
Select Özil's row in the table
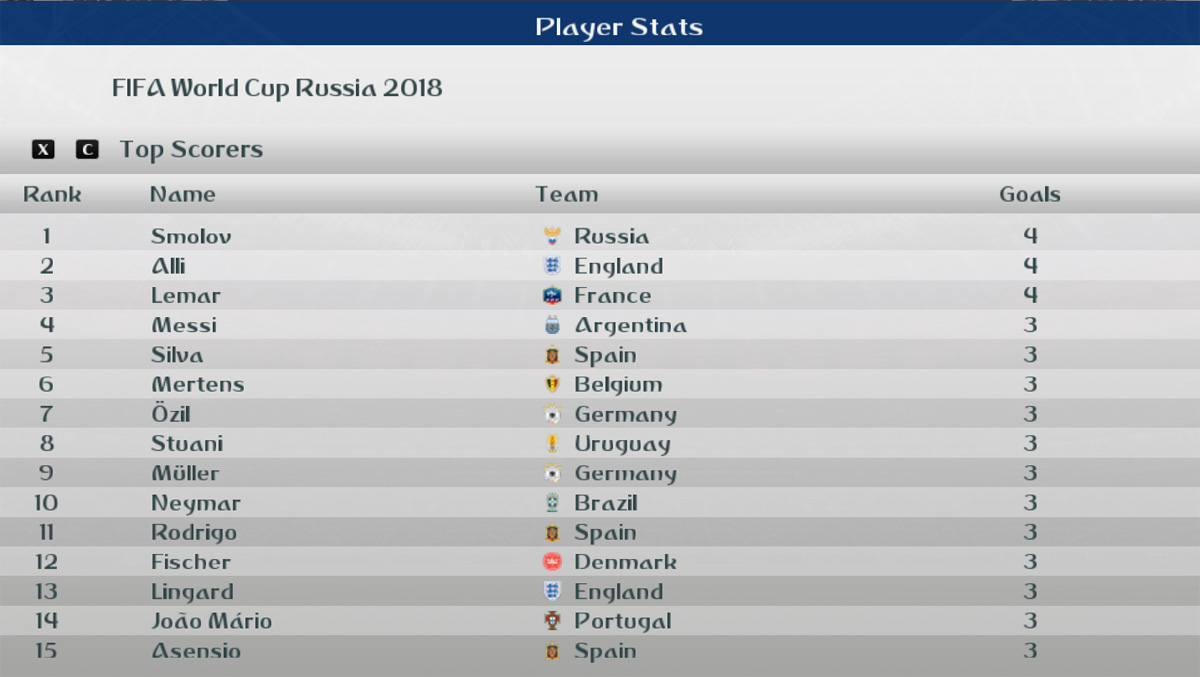[x=171, y=414]
